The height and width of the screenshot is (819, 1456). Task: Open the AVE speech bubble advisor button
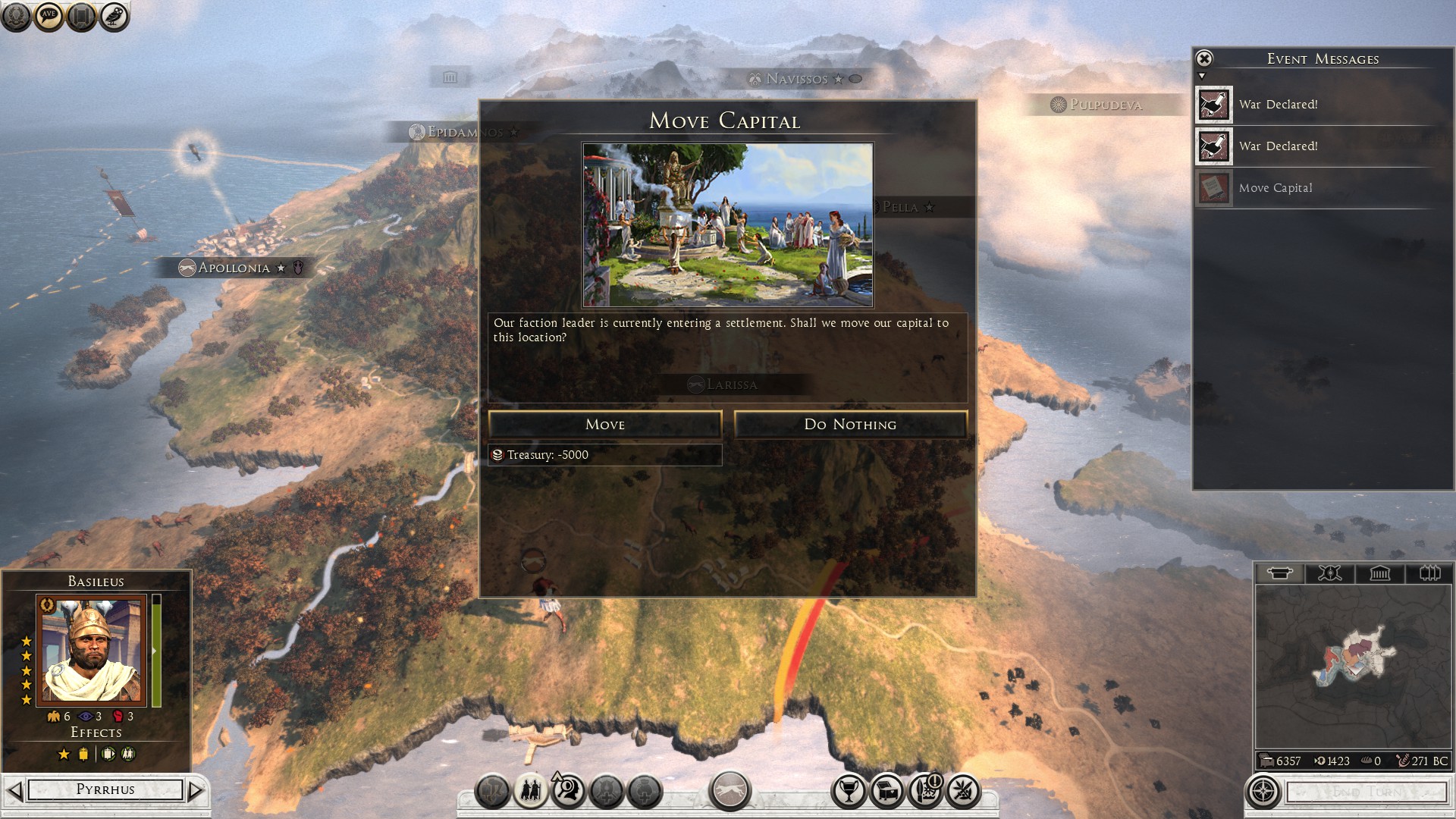pyautogui.click(x=49, y=16)
